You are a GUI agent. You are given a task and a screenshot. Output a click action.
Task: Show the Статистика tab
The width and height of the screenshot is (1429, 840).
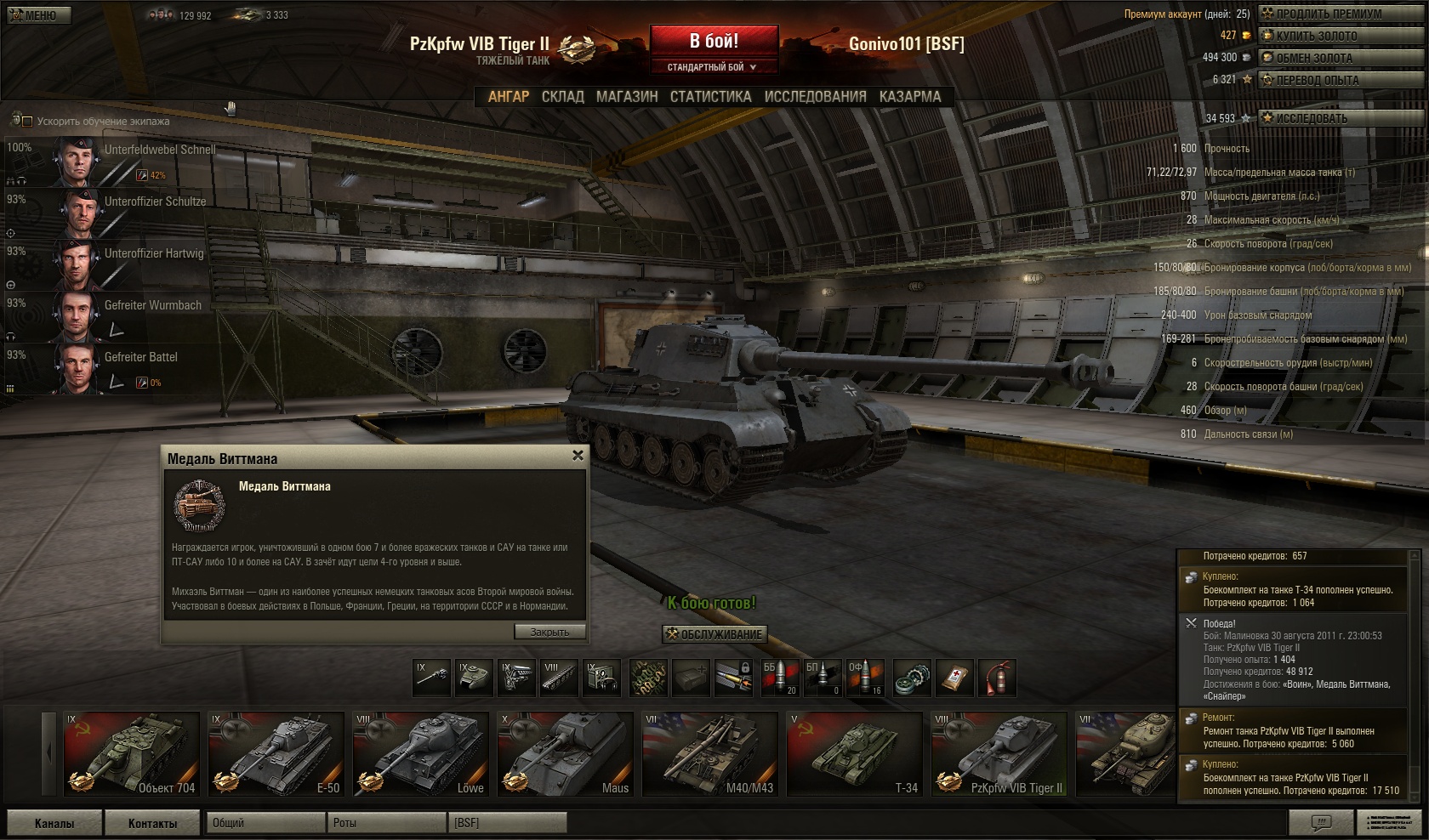click(x=710, y=97)
